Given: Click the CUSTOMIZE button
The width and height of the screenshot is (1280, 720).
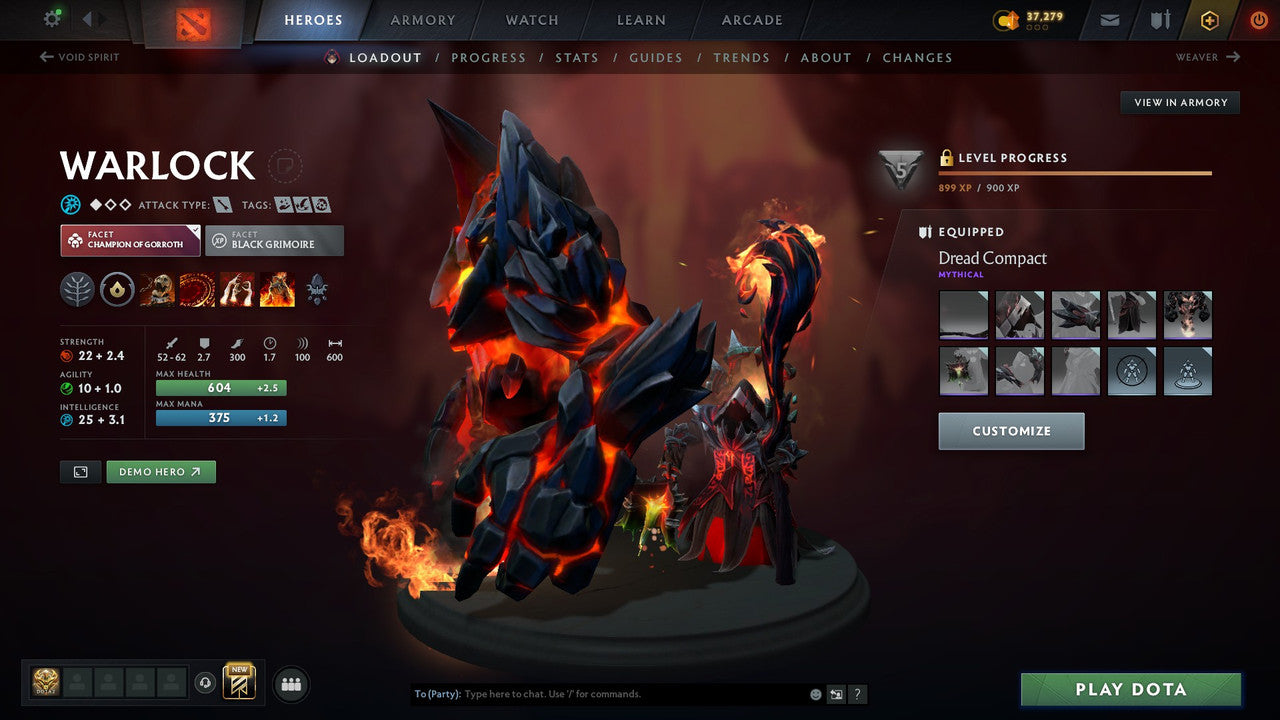Looking at the screenshot, I should 1011,431.
